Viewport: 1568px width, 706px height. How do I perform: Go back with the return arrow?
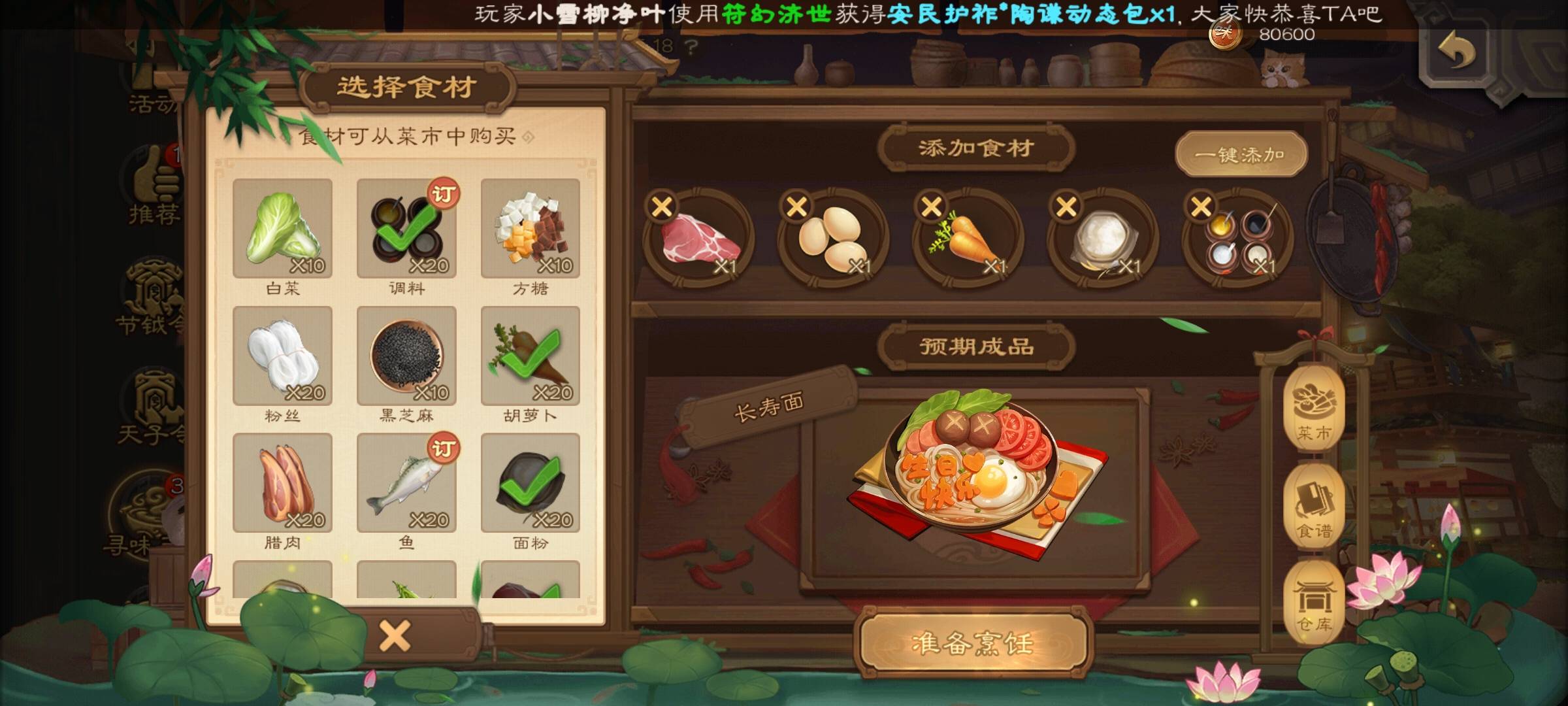[1456, 52]
